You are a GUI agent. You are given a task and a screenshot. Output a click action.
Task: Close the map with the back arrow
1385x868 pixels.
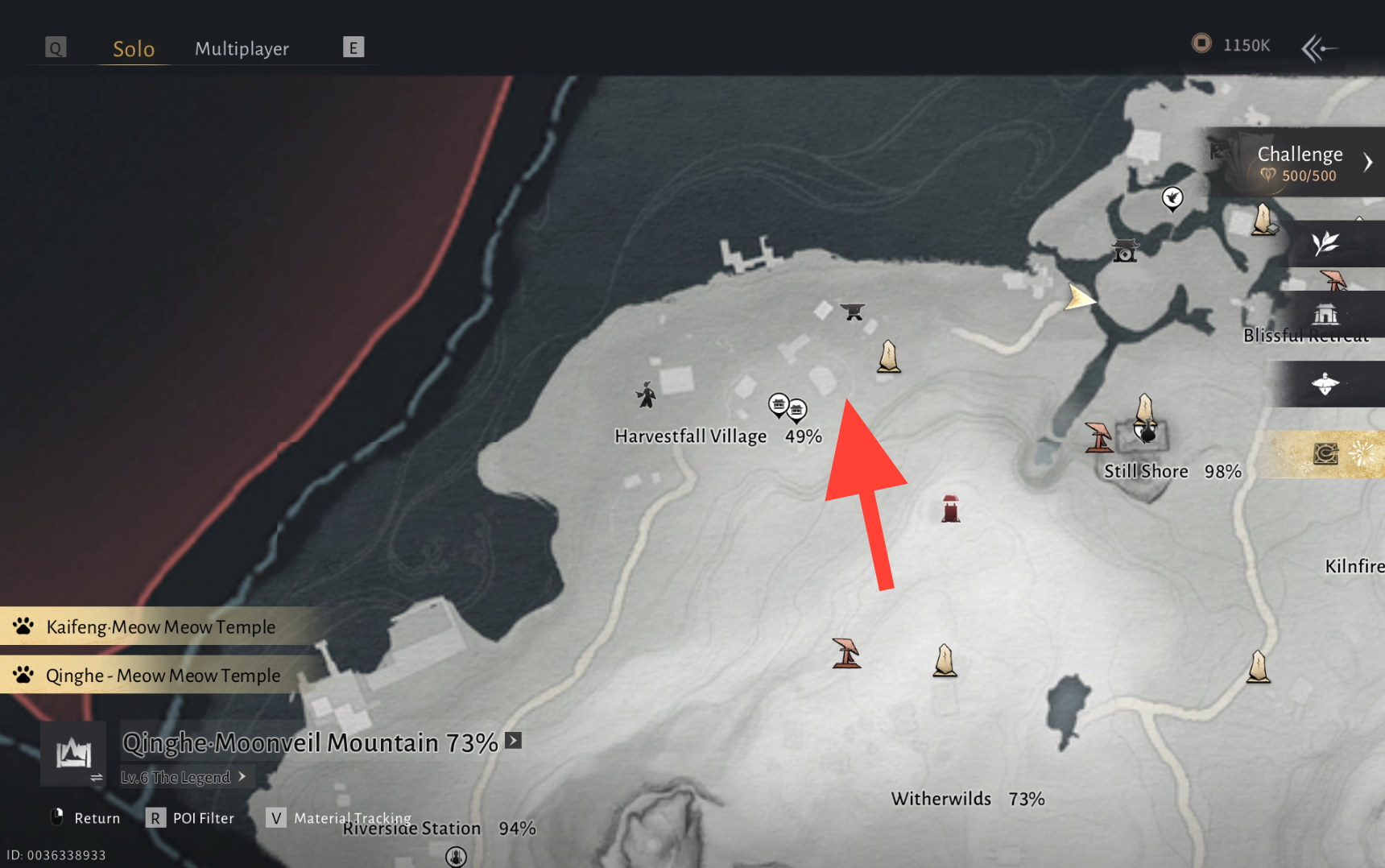point(1319,48)
